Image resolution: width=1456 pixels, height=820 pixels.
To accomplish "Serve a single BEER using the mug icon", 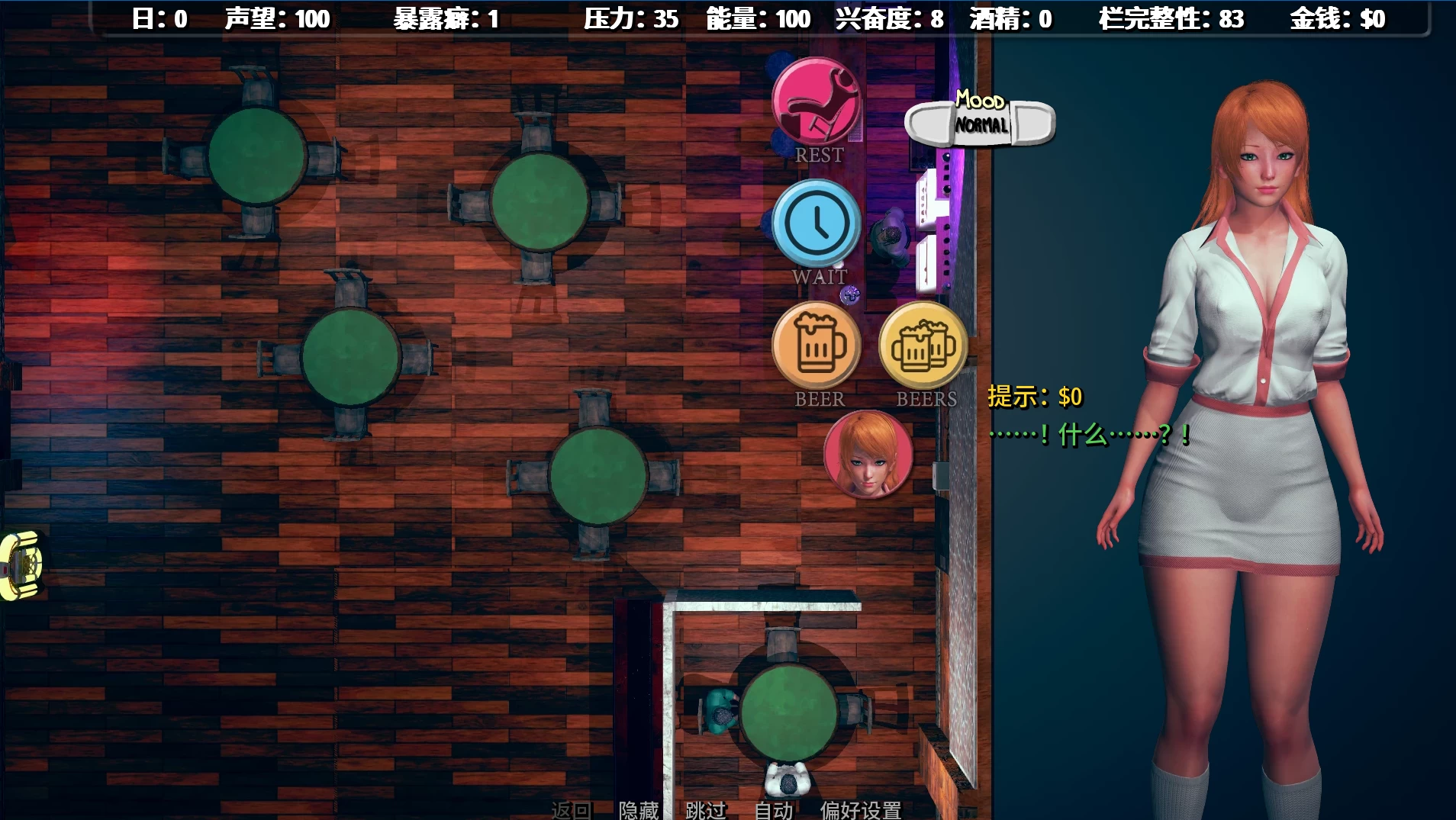I will [x=817, y=345].
